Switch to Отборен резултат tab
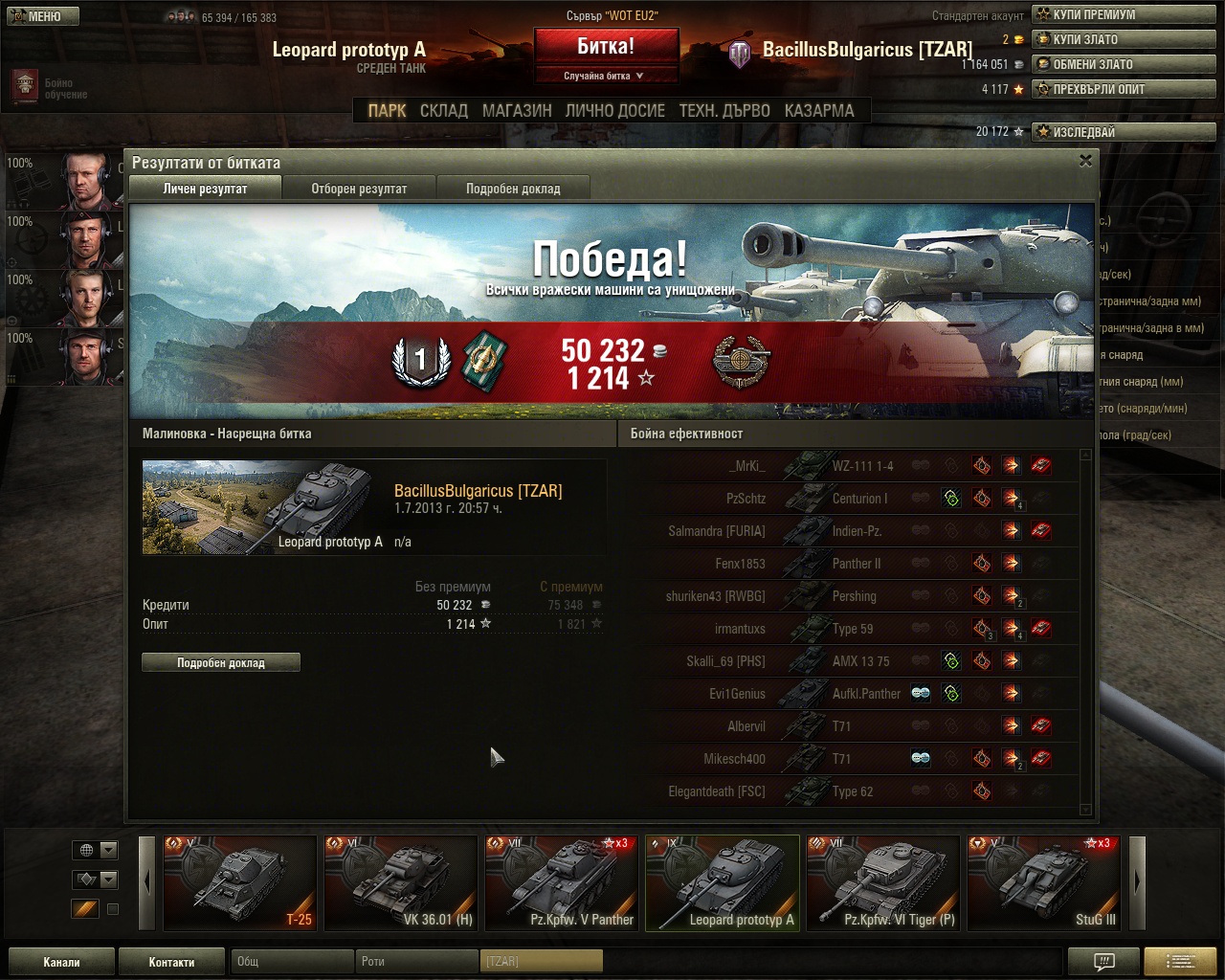Image resolution: width=1225 pixels, height=980 pixels. pyautogui.click(x=359, y=189)
